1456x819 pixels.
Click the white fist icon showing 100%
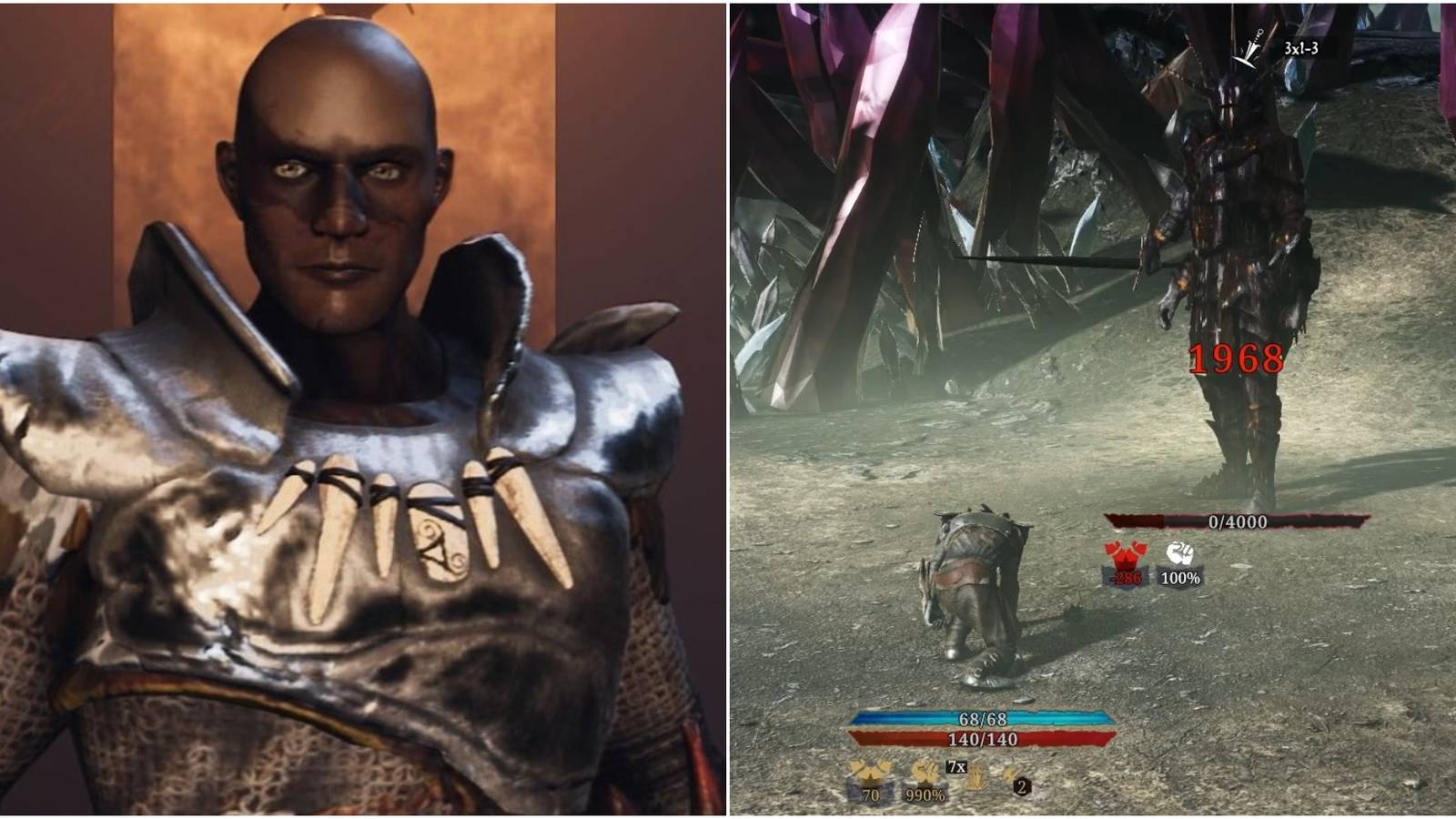(1179, 553)
